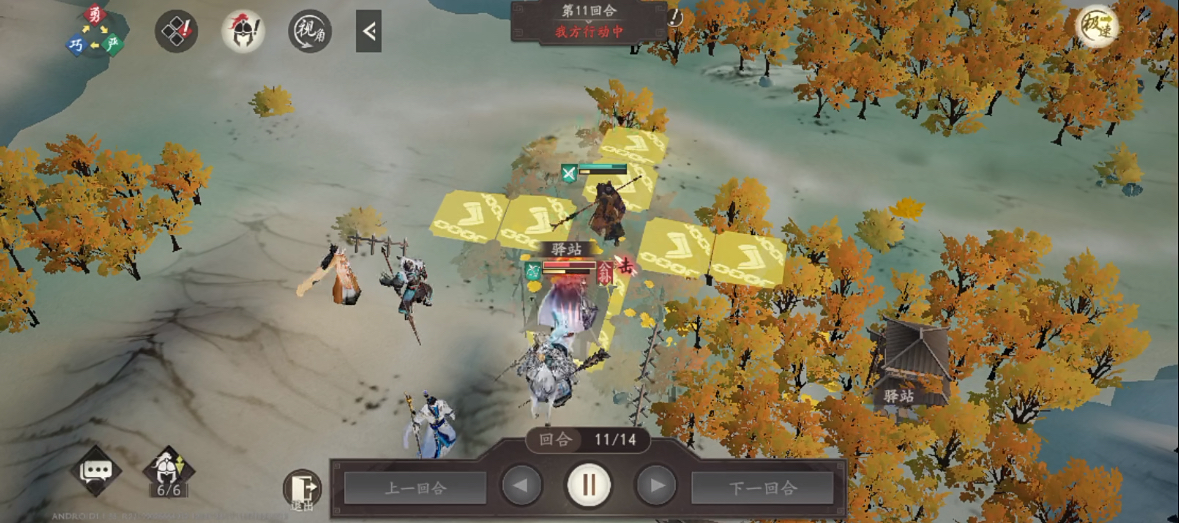The width and height of the screenshot is (1179, 523).
Task: Open the chat speech bubble
Action: 97,471
